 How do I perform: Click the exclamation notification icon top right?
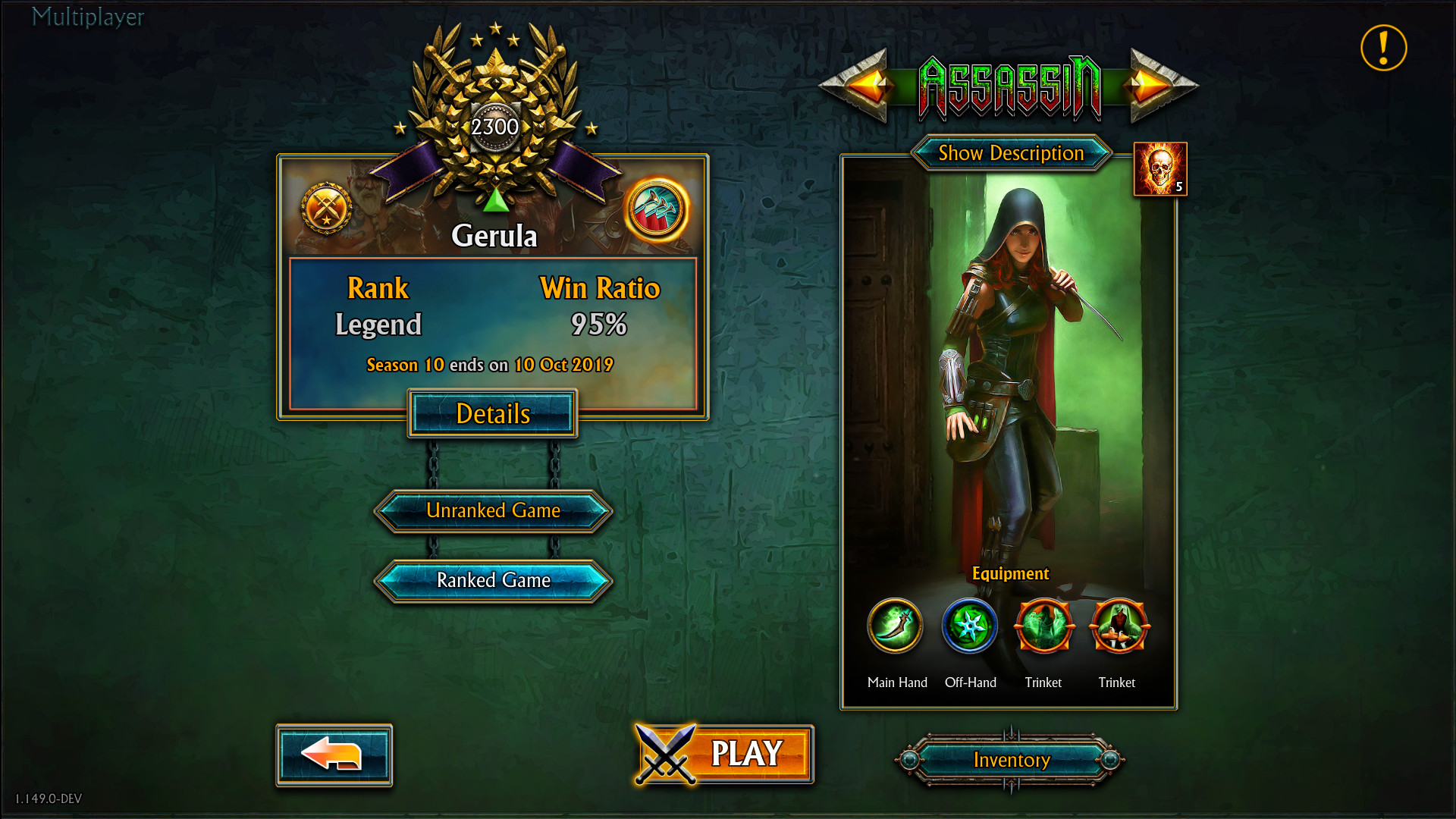[1382, 47]
